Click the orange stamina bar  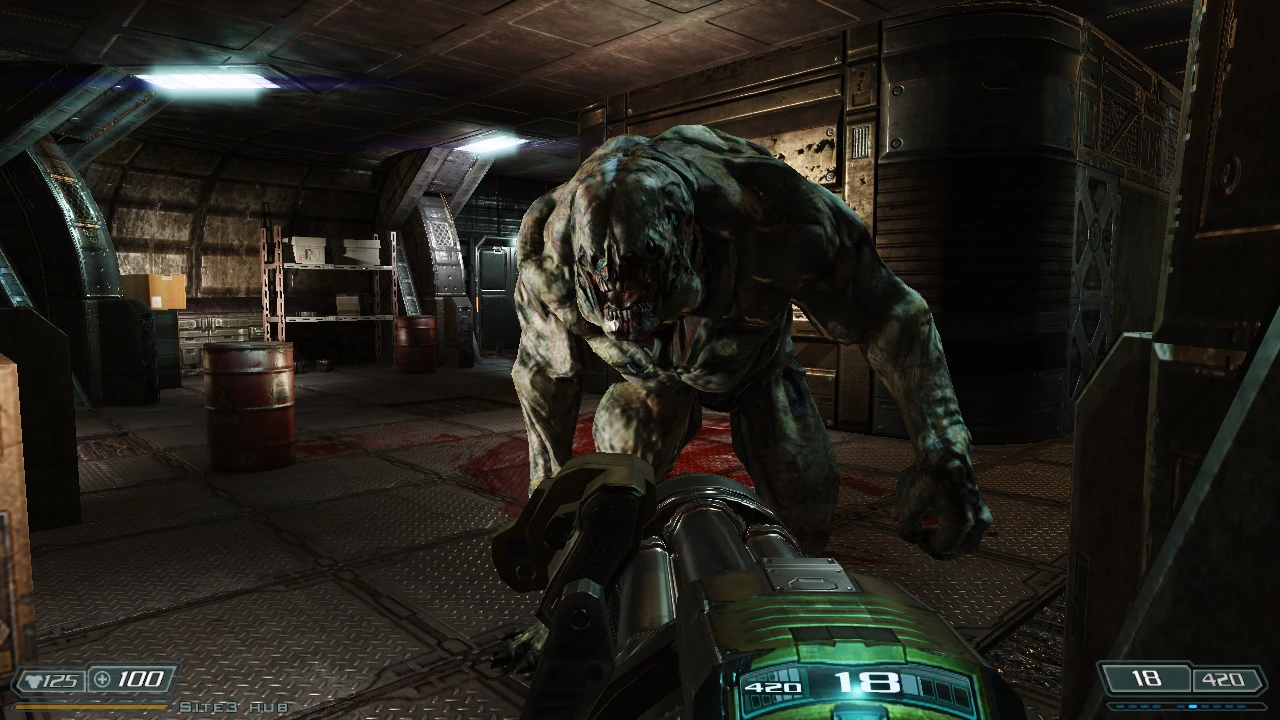tap(90, 706)
